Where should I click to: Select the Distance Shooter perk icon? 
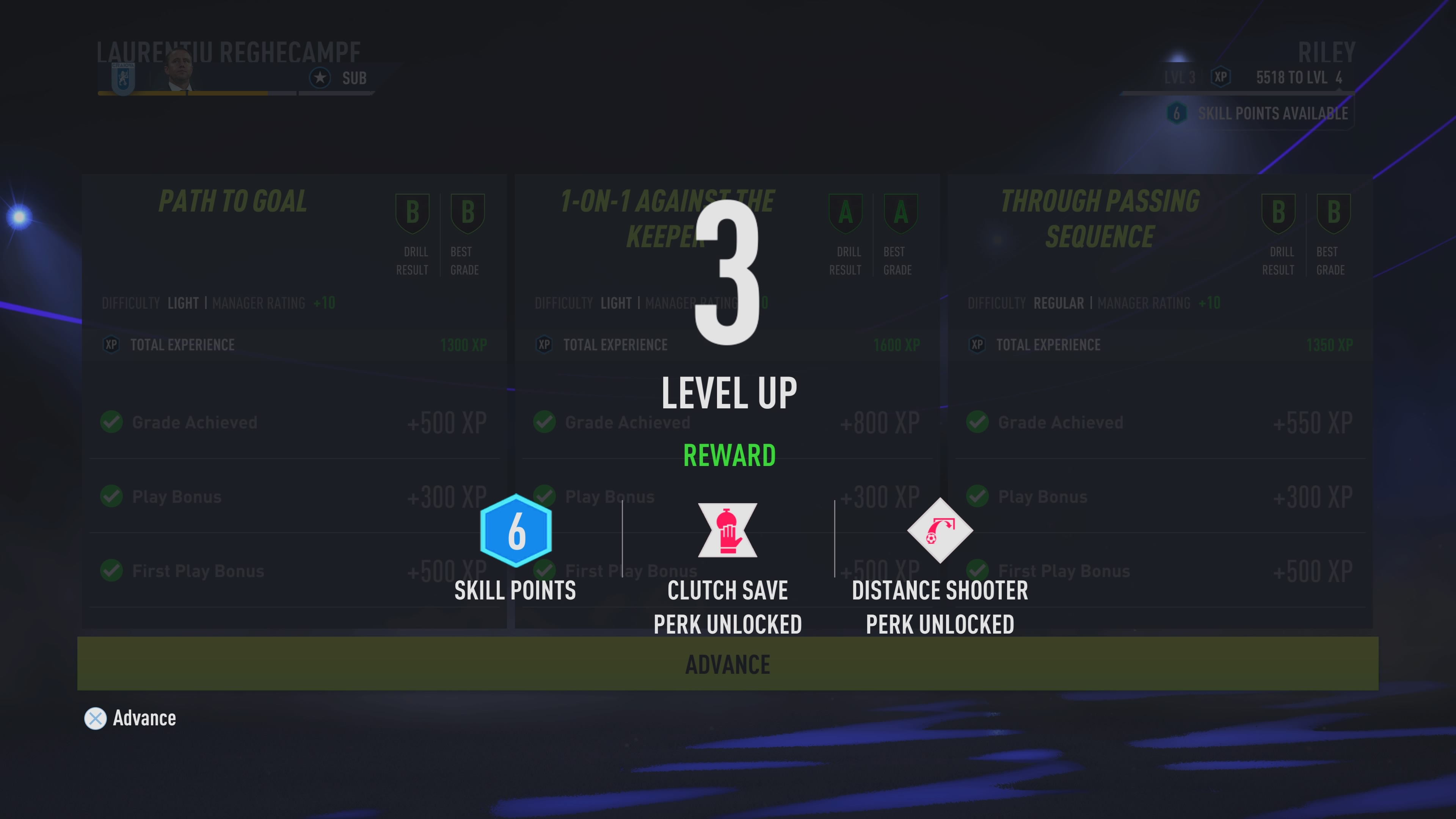(x=940, y=531)
